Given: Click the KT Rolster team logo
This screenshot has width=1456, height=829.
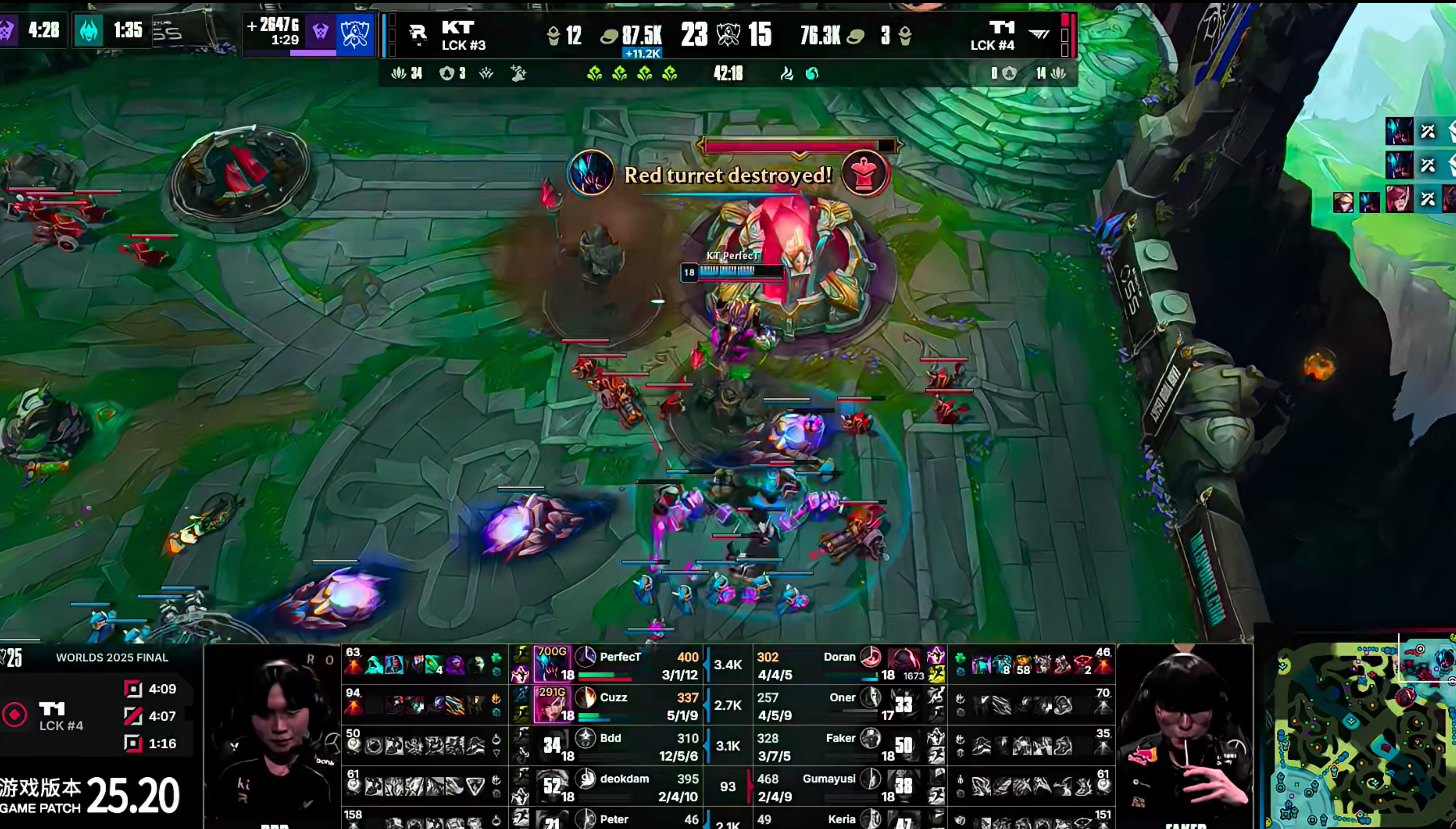Looking at the screenshot, I should coord(418,34).
